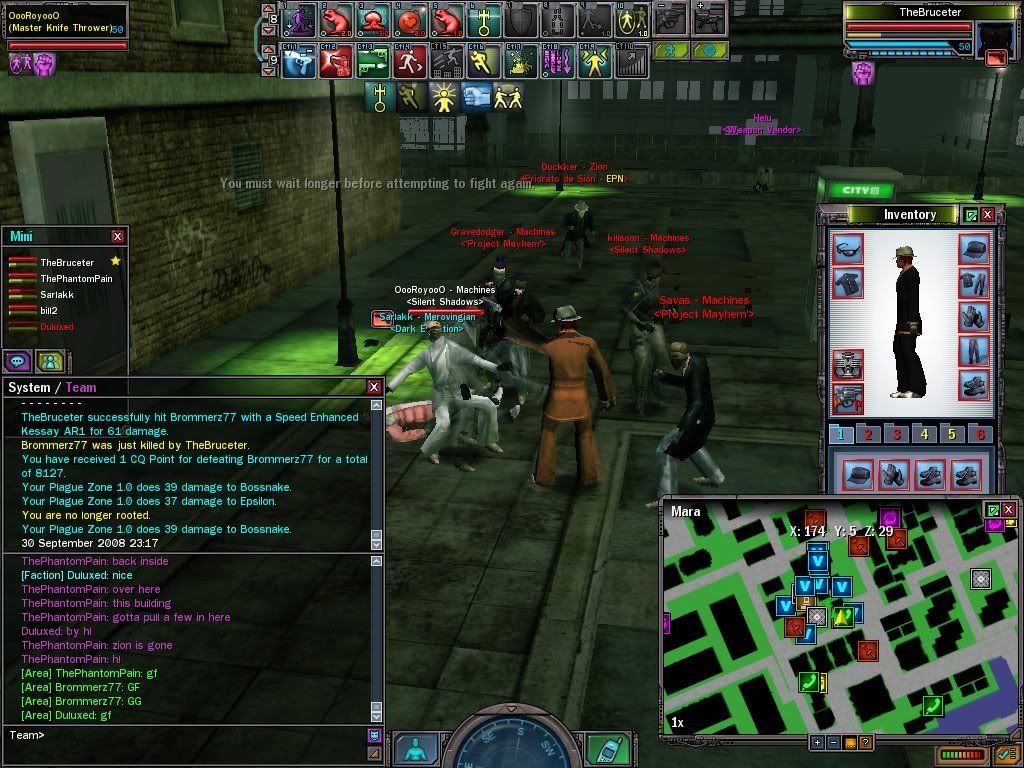
Task: Activate the red mushroom cloud ability
Action: 372,19
